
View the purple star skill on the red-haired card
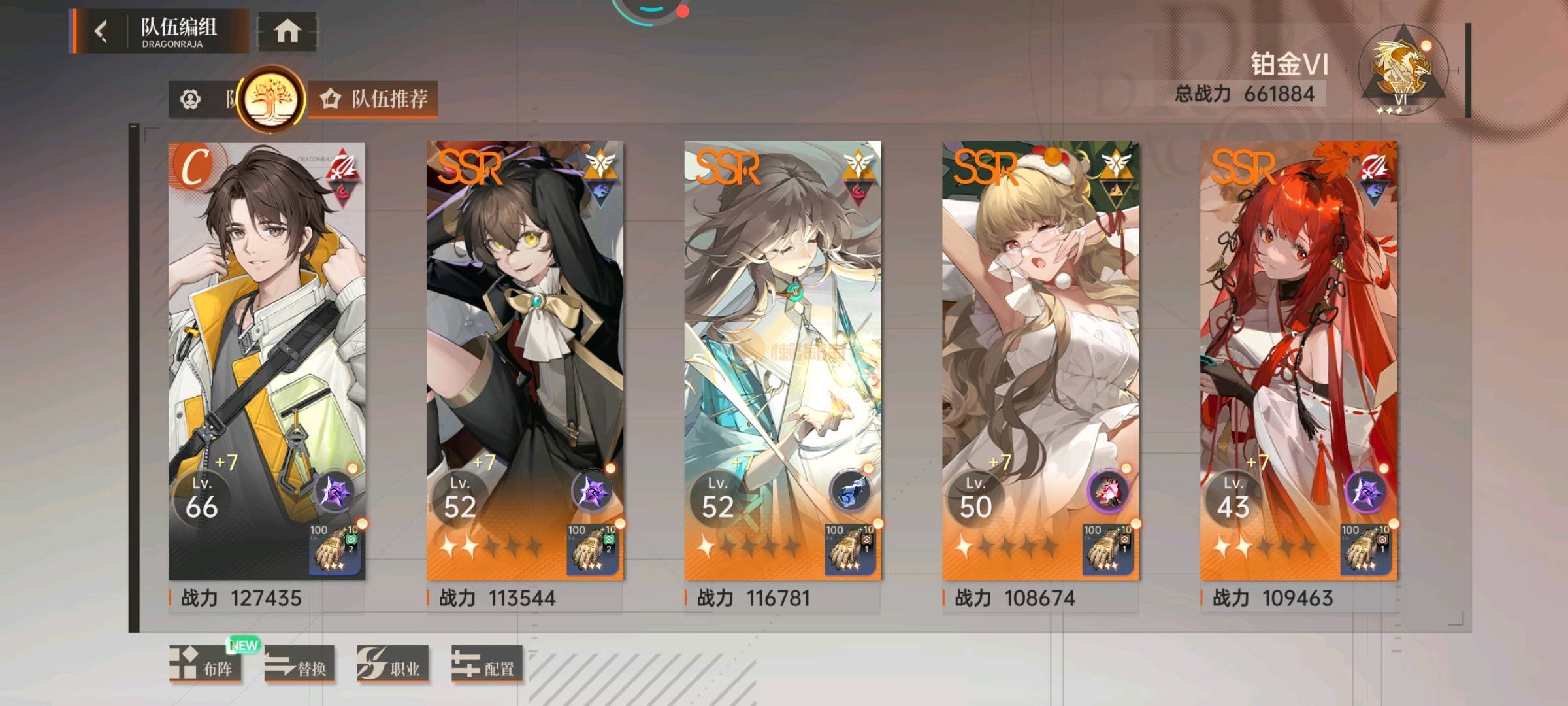pyautogui.click(x=1365, y=492)
